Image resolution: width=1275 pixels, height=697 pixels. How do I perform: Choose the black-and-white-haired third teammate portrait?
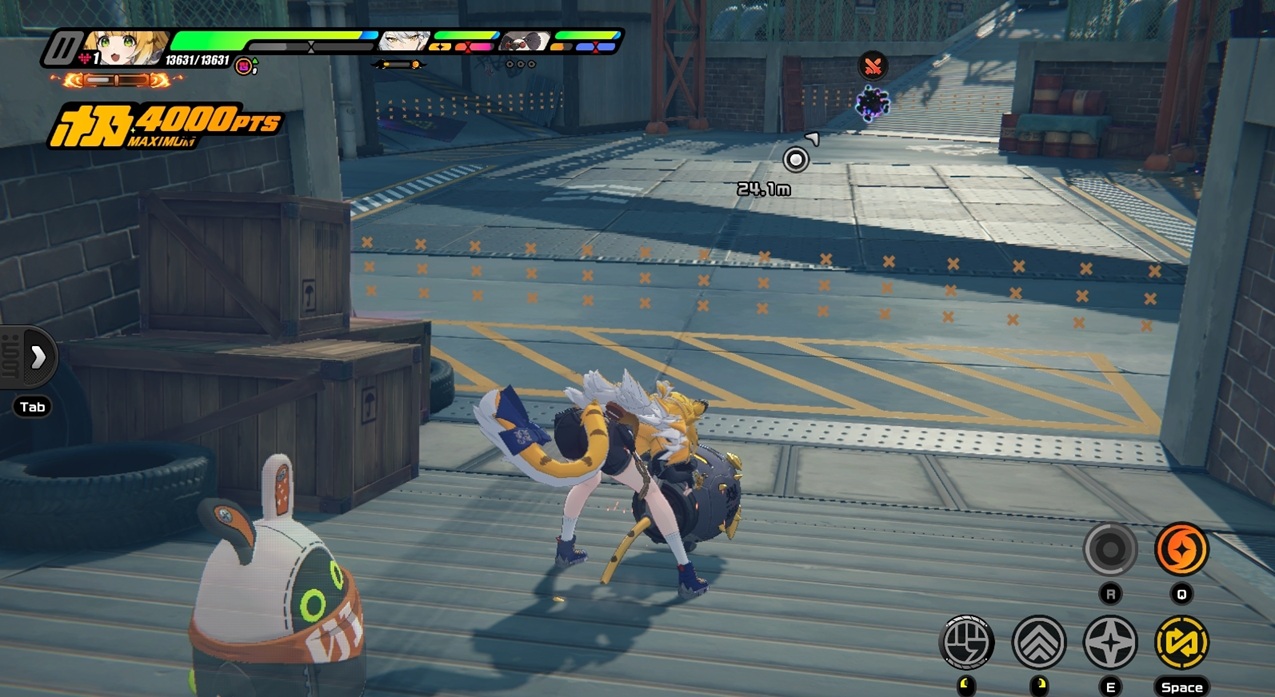point(525,42)
